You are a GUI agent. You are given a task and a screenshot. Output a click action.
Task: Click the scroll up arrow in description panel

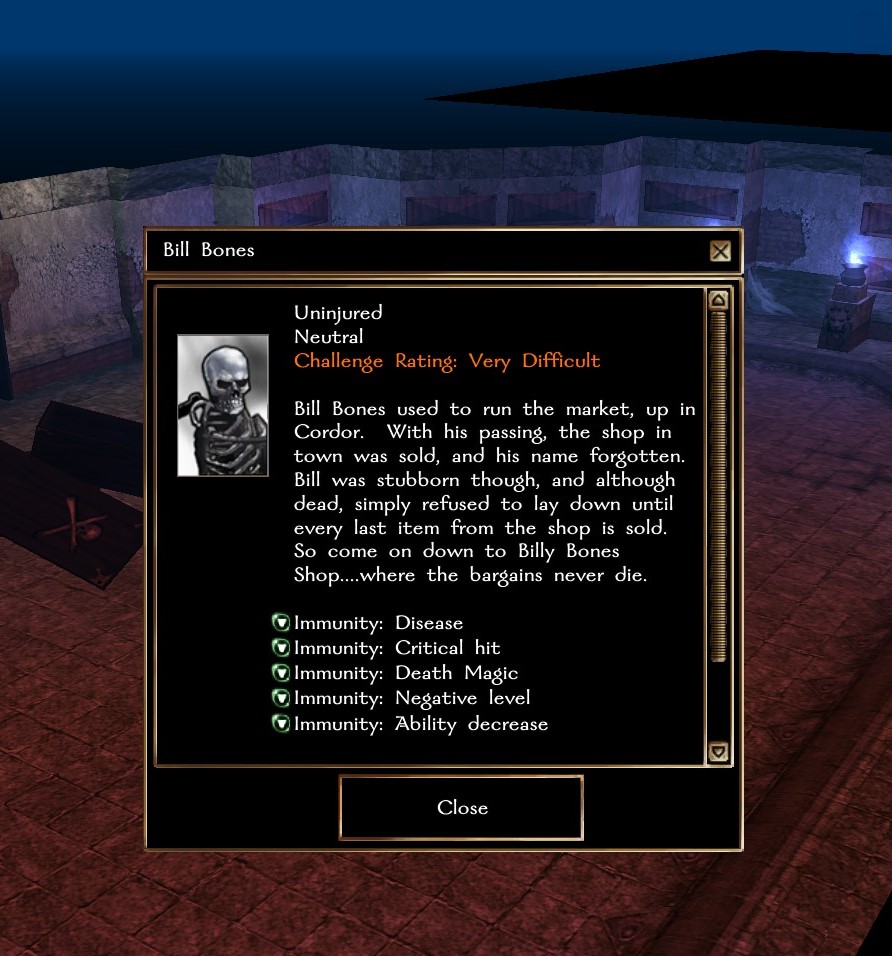point(718,300)
